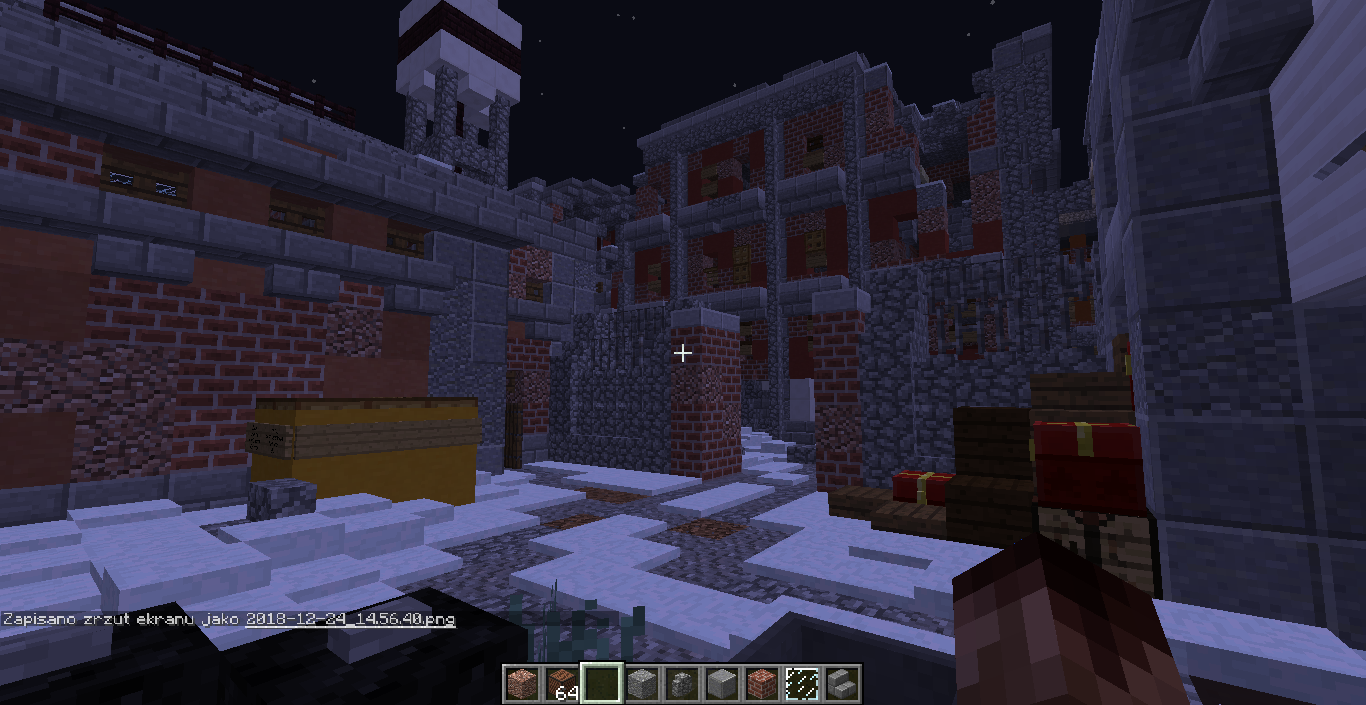Select the smooth gray stone block slot
Screen dimensions: 1366x705
point(721,683)
